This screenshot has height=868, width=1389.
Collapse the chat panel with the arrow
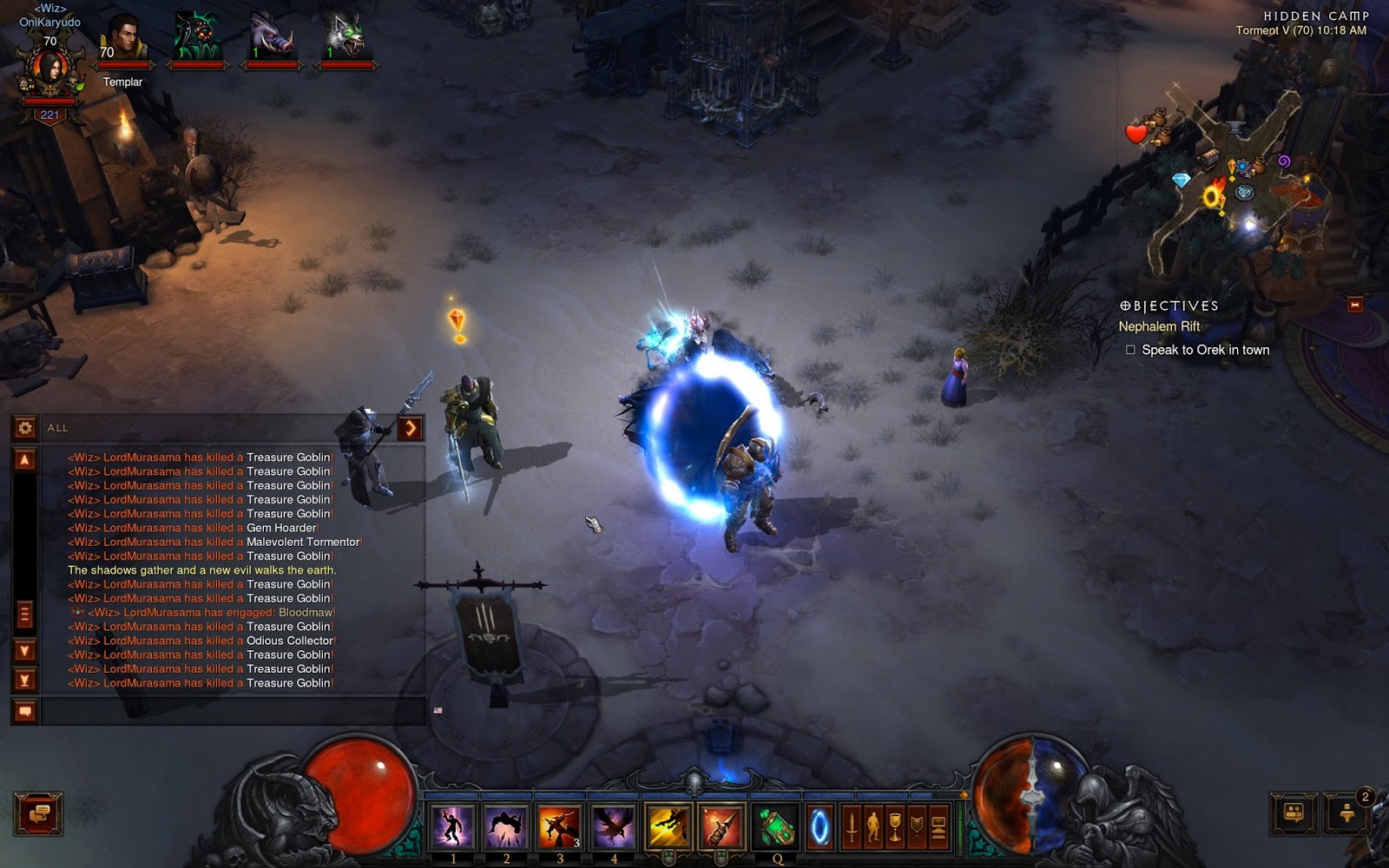tap(410, 427)
